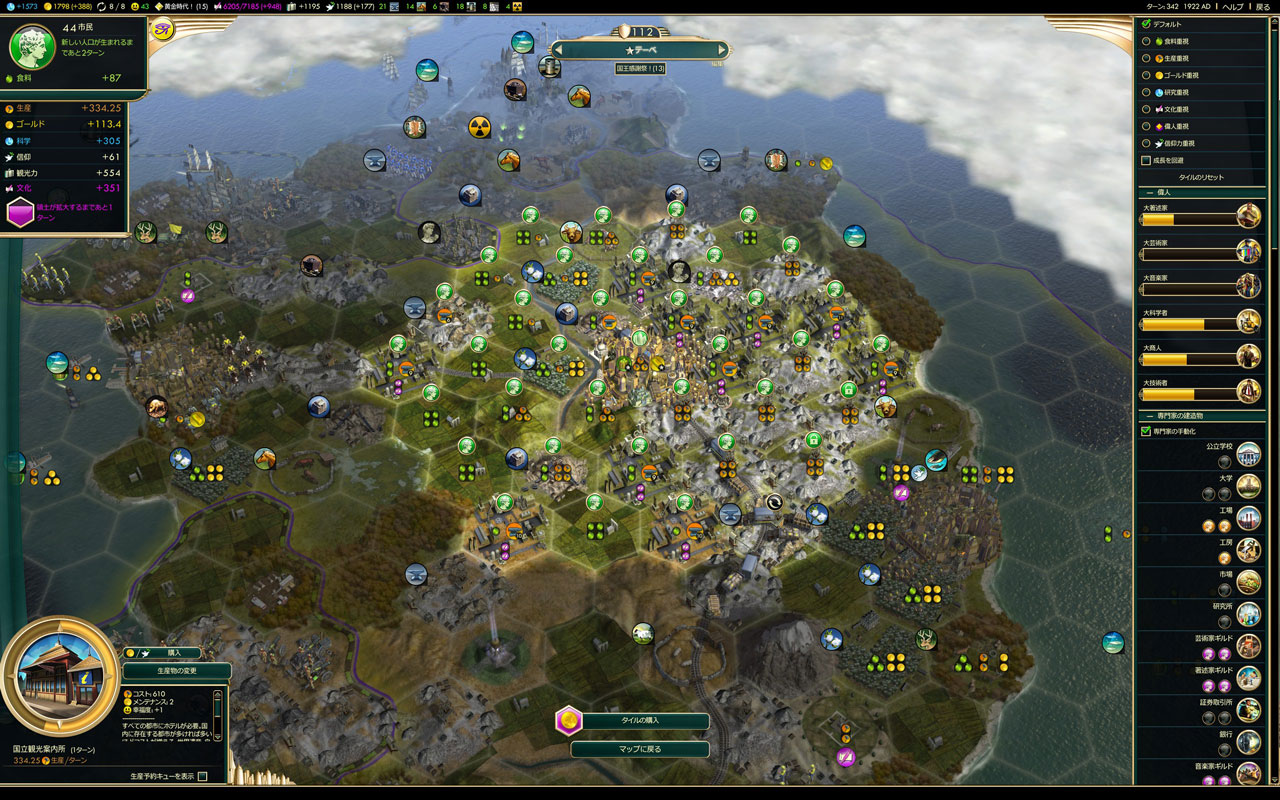Screen dimensions: 1280x800
Task: Return to map with マップに戻る button
Action: pyautogui.click(x=640, y=748)
